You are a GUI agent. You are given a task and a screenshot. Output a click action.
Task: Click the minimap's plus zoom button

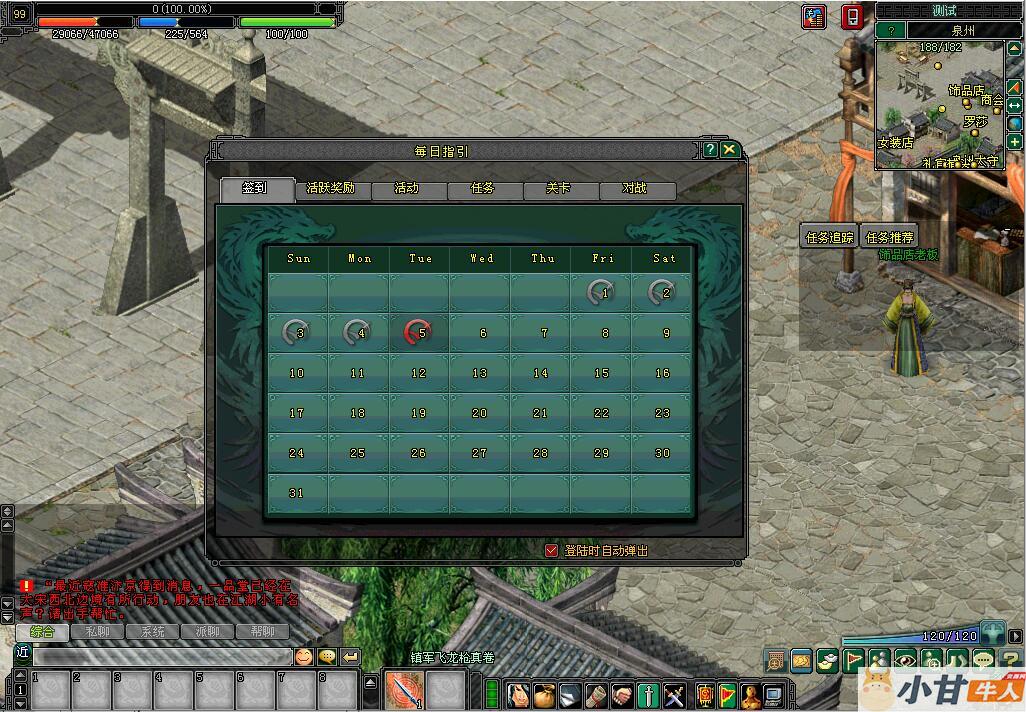pos(1015,142)
